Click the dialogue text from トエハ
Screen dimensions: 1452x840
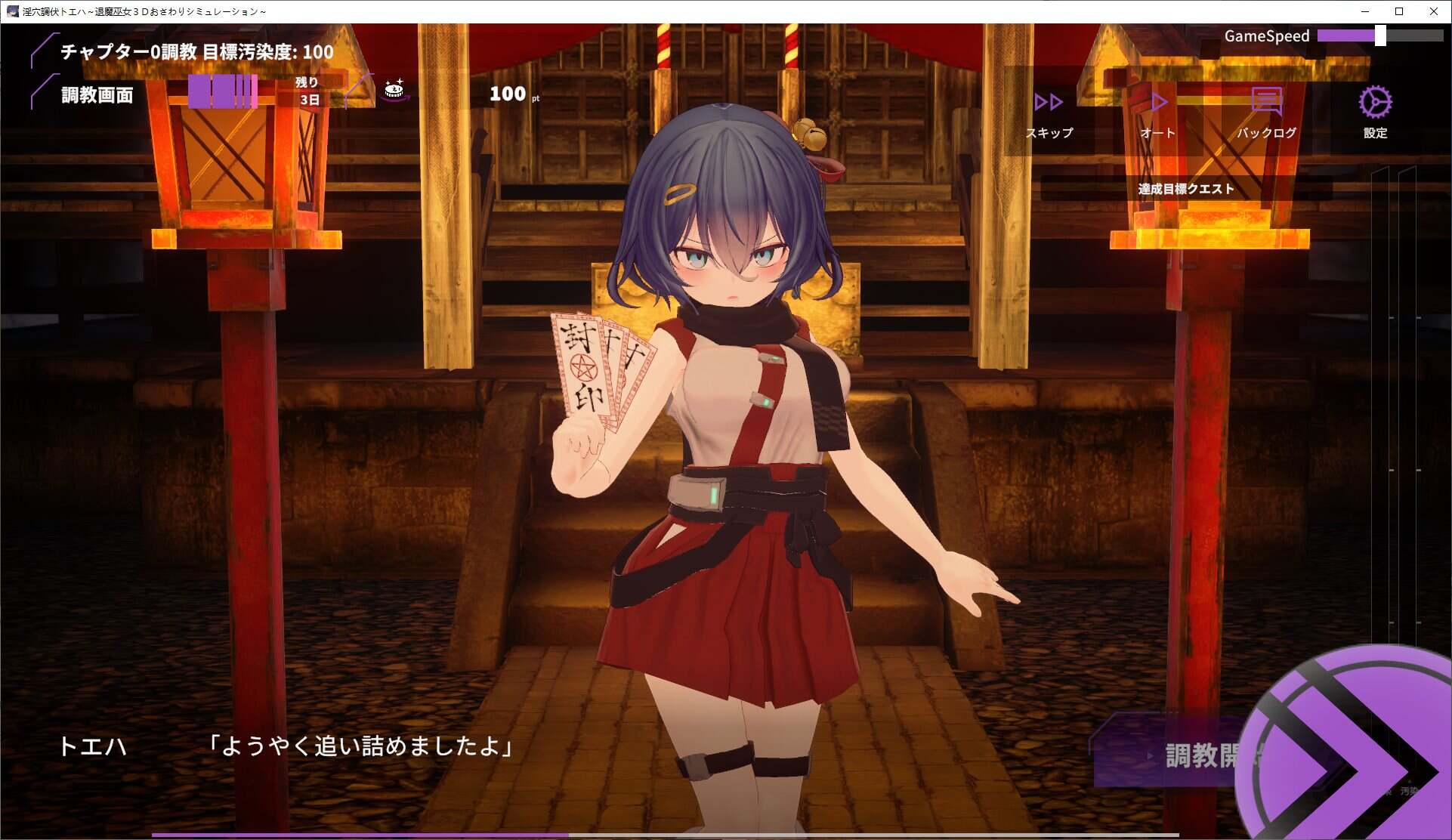361,748
